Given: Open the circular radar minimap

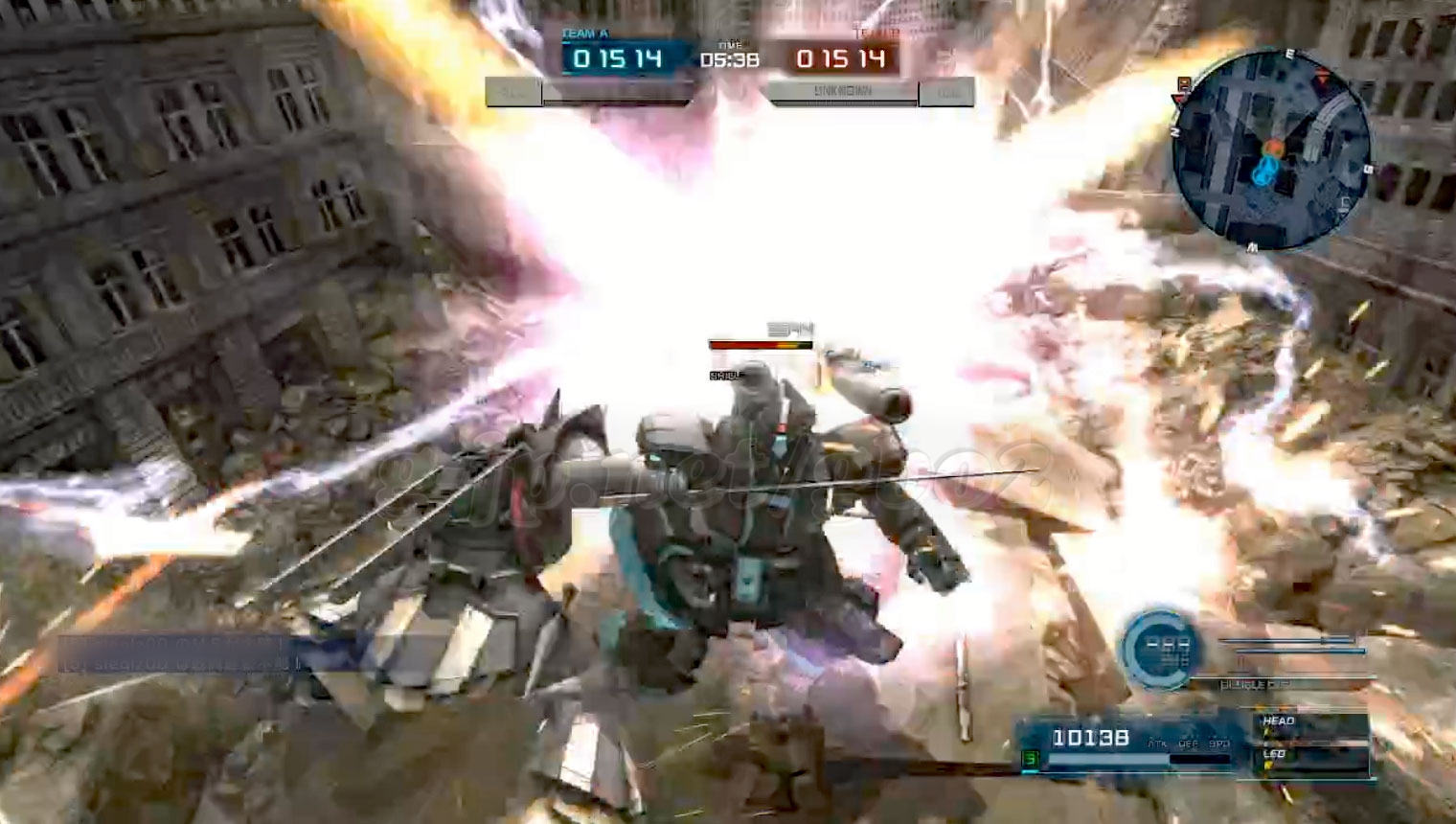Looking at the screenshot, I should click(1270, 148).
